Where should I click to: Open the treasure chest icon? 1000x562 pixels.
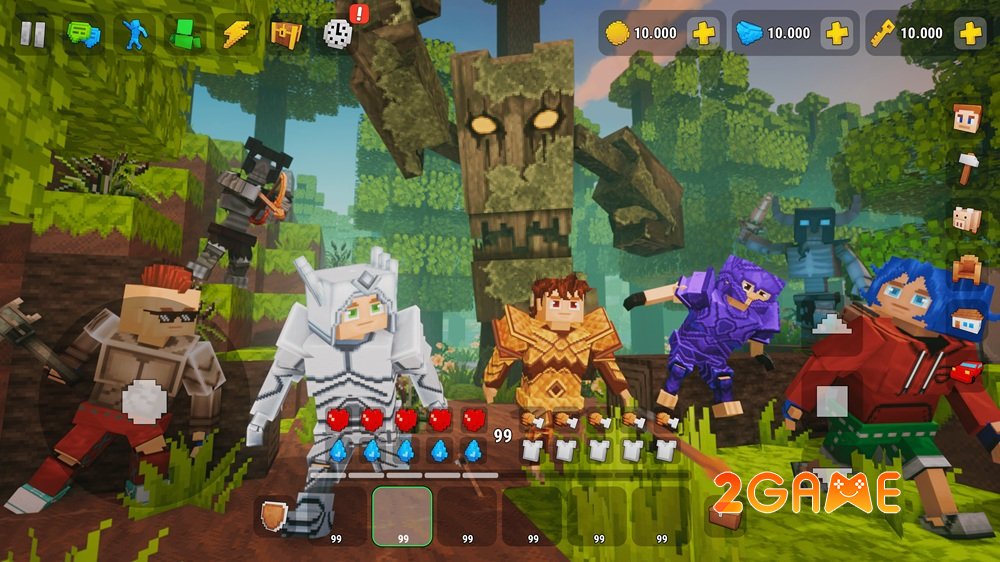click(x=286, y=34)
